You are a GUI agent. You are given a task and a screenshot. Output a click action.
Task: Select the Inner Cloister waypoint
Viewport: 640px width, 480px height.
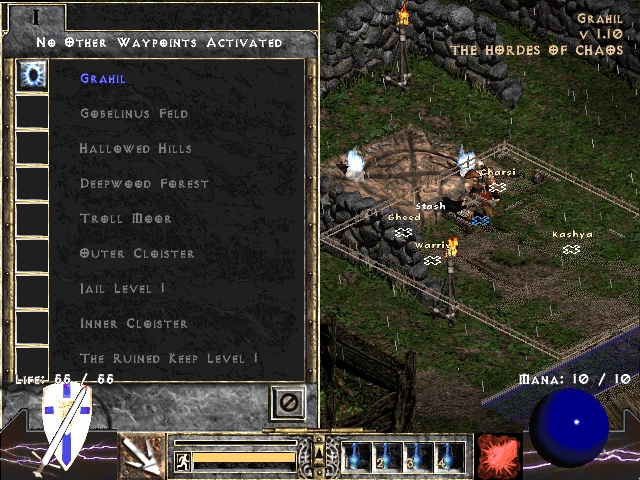(133, 323)
